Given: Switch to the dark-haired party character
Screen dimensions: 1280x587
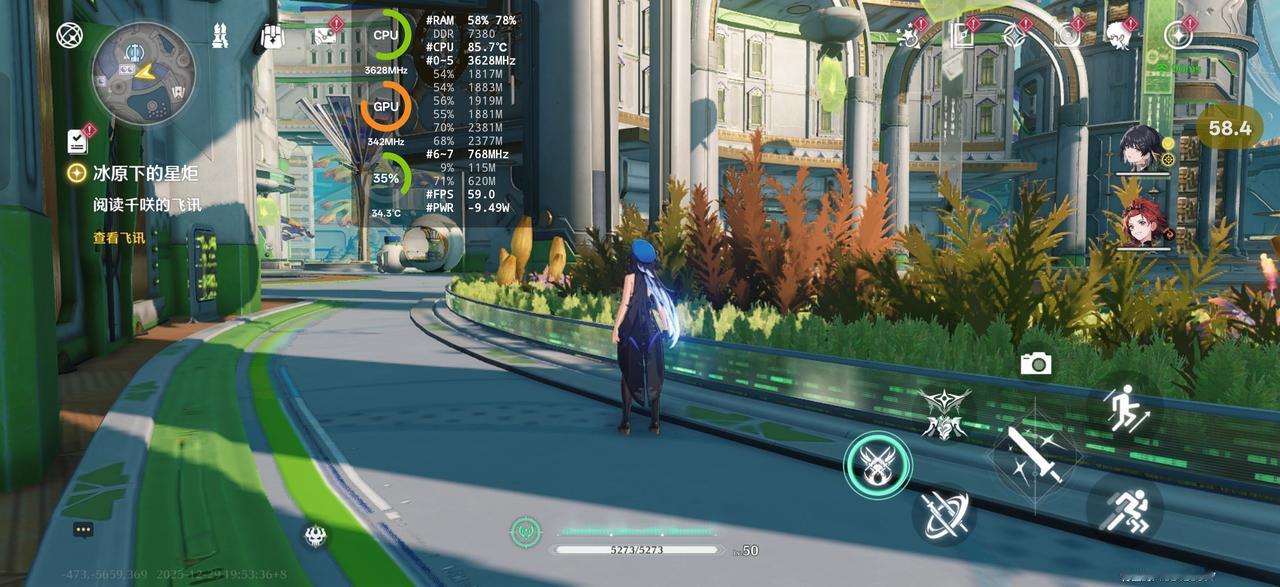Looking at the screenshot, I should click(x=1144, y=150).
